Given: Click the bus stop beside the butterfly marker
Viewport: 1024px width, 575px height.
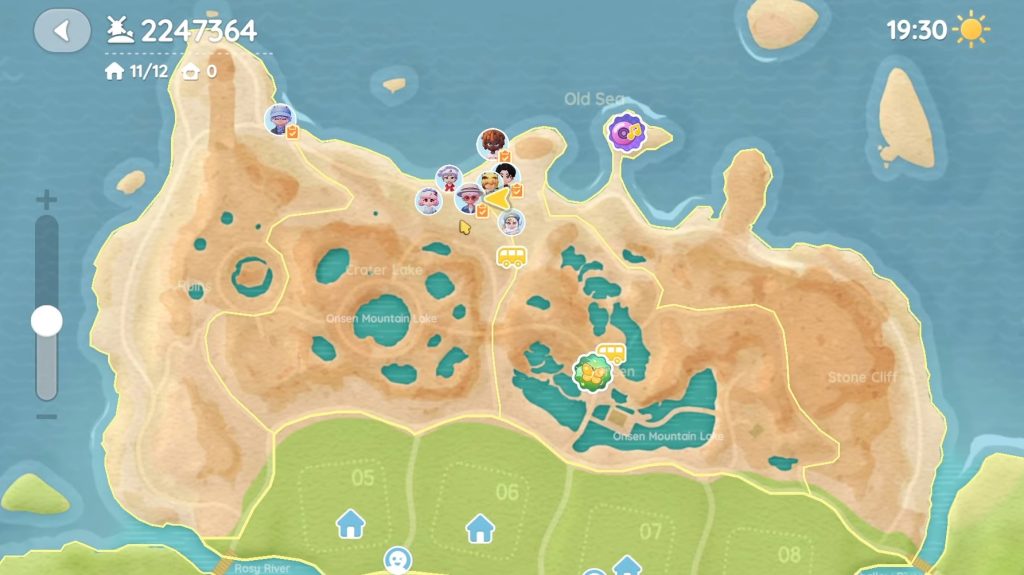Looking at the screenshot, I should coord(612,353).
